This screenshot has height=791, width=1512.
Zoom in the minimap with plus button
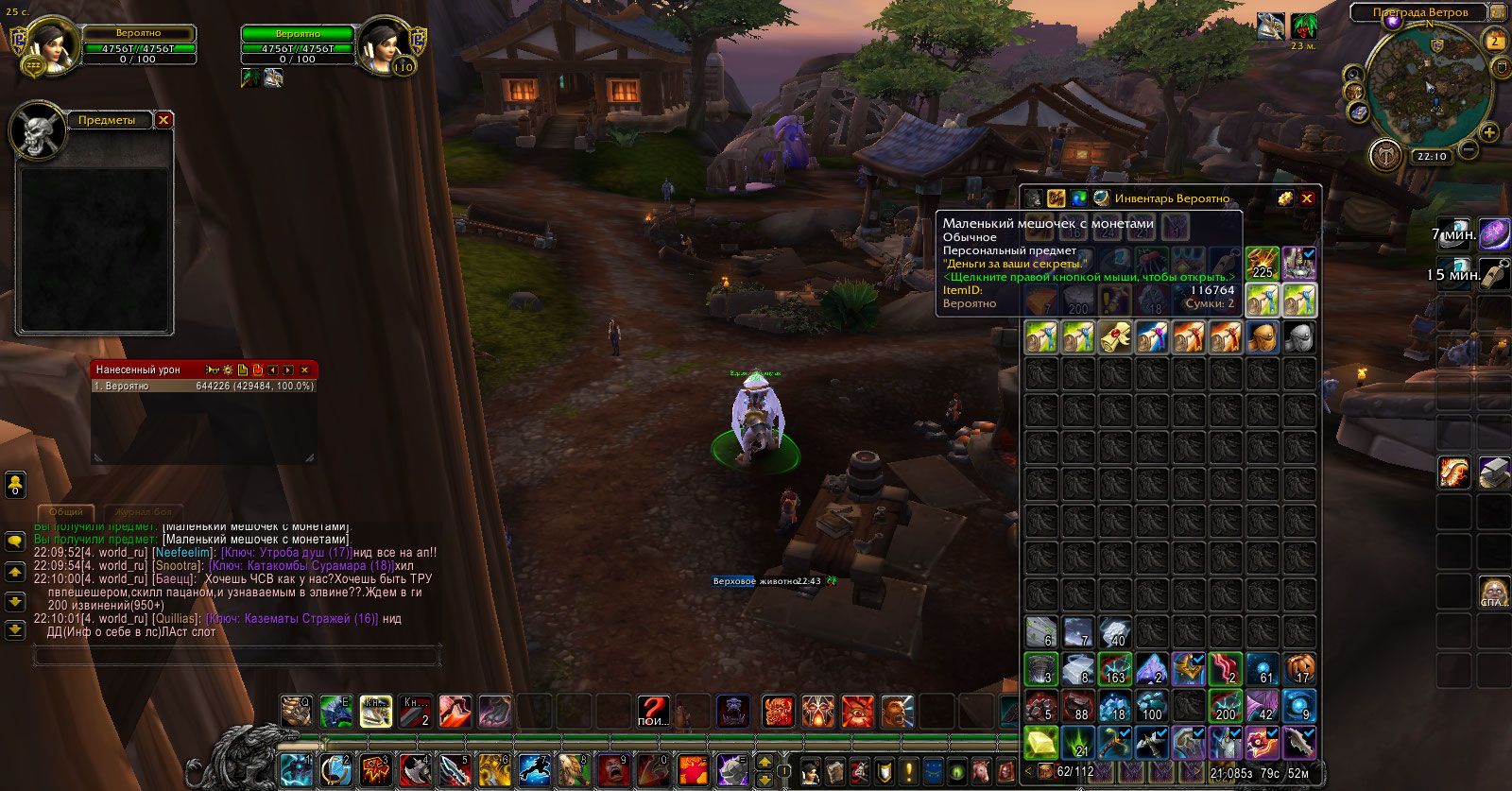pos(1489,133)
